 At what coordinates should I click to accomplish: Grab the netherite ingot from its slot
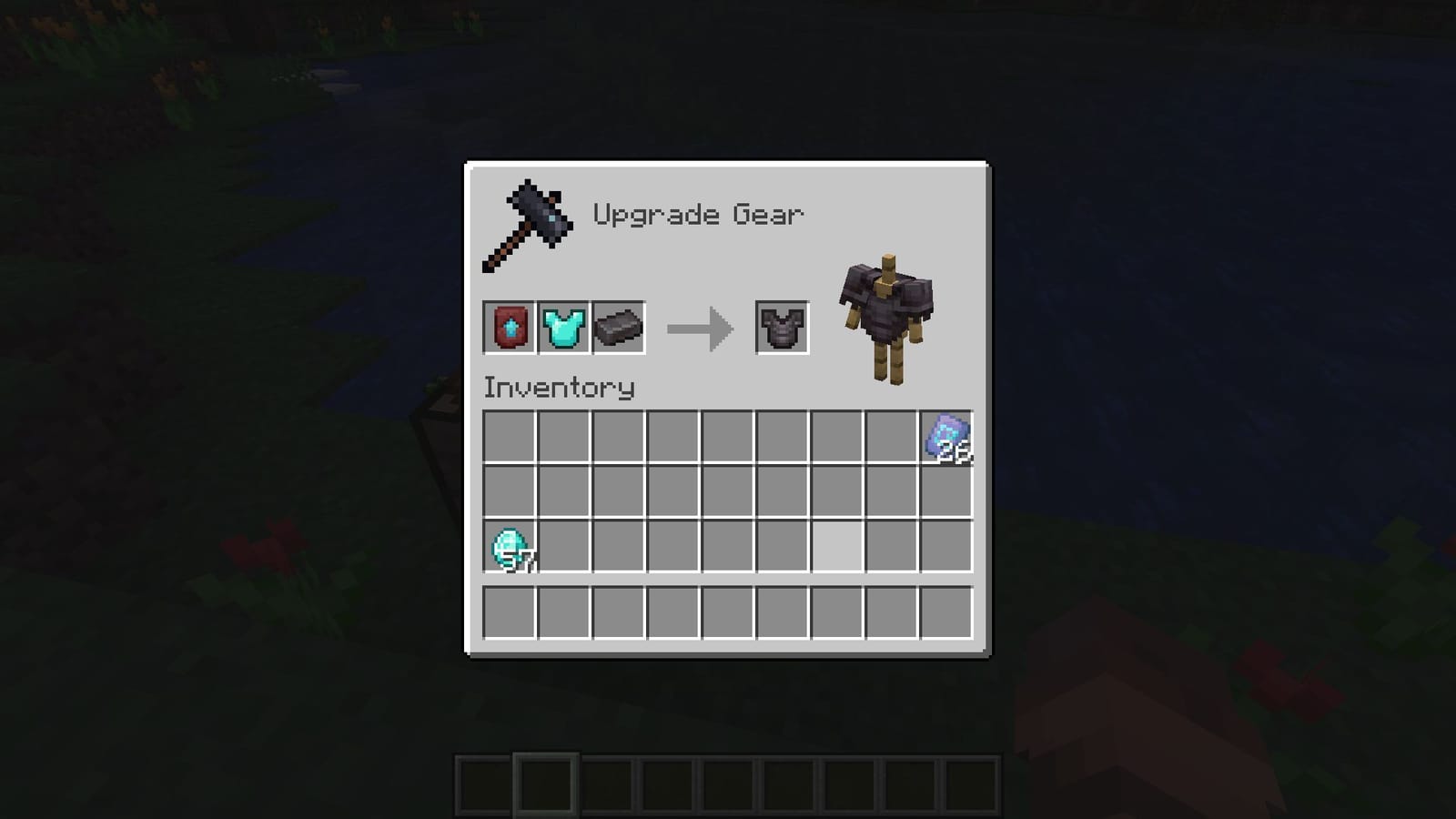(x=619, y=328)
